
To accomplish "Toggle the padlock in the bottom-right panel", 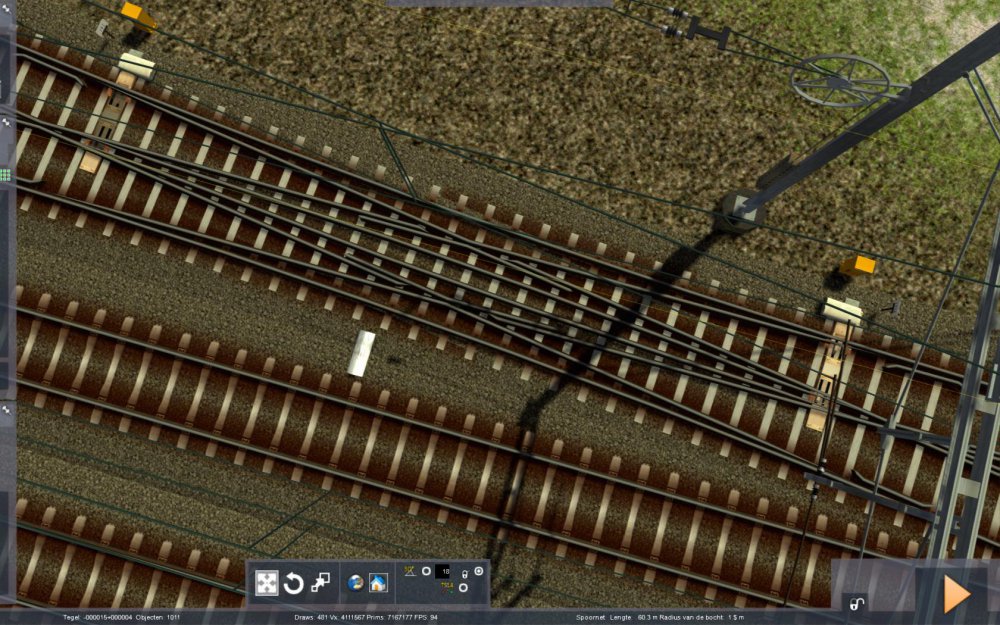I will (856, 603).
